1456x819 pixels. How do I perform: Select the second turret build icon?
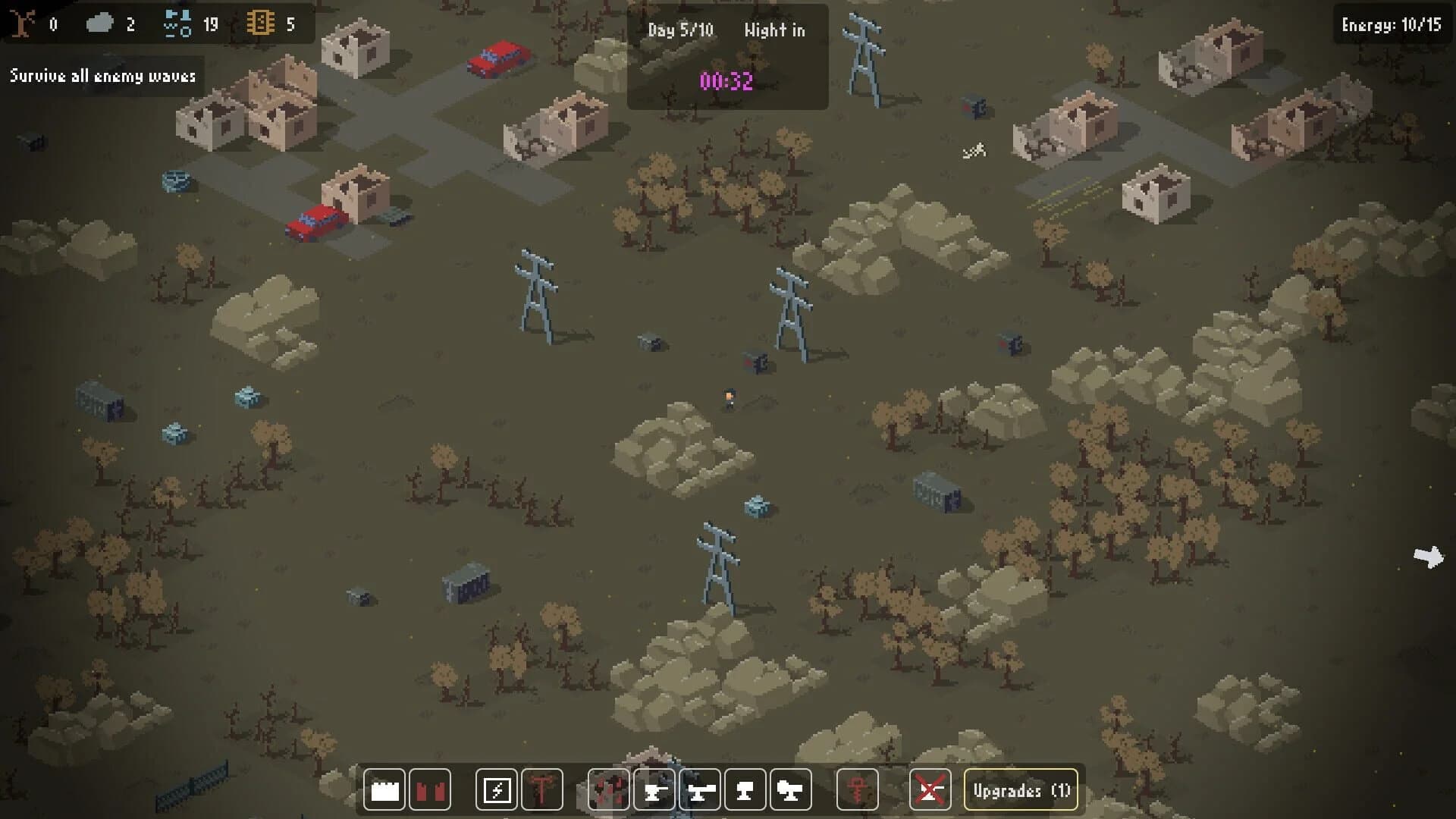coord(700,789)
